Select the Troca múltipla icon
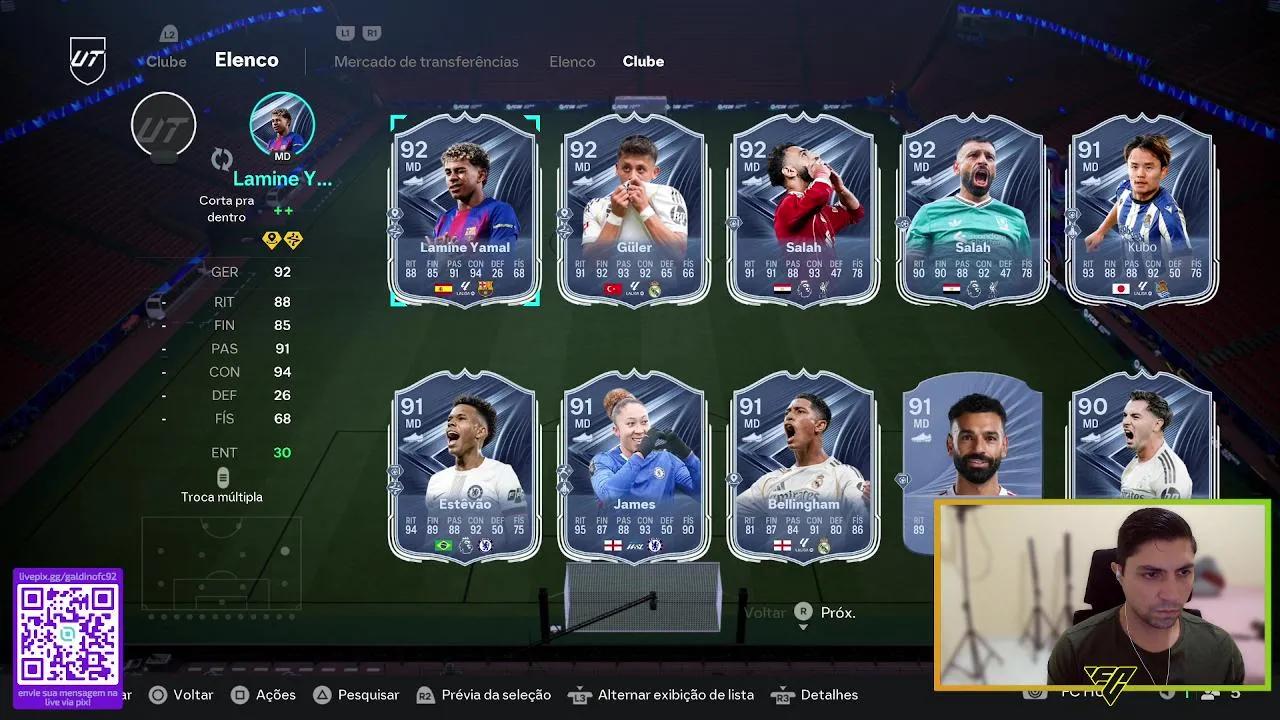This screenshot has height=720, width=1280. click(x=222, y=478)
